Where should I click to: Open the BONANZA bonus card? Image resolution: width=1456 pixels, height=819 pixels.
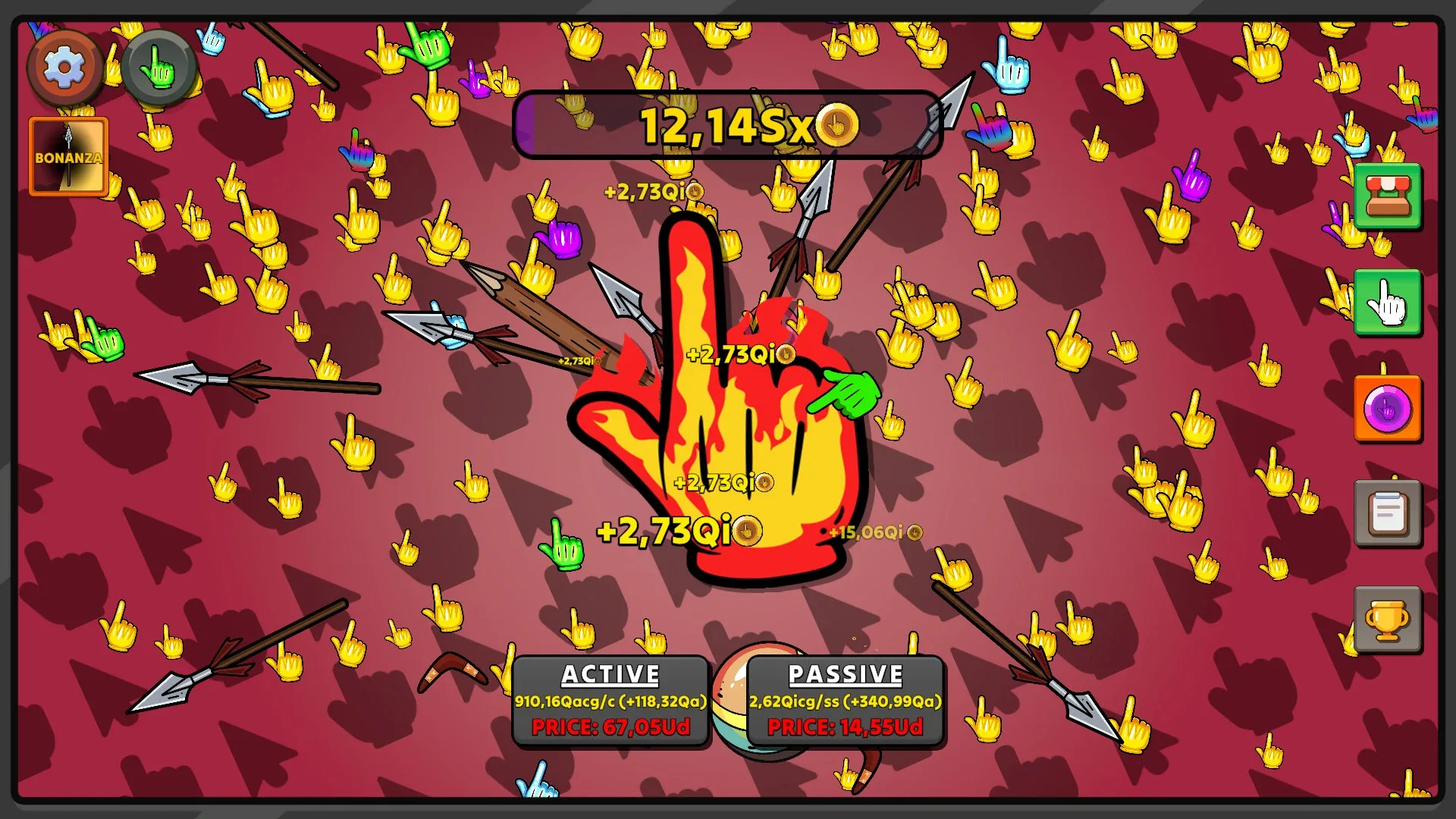tap(67, 155)
